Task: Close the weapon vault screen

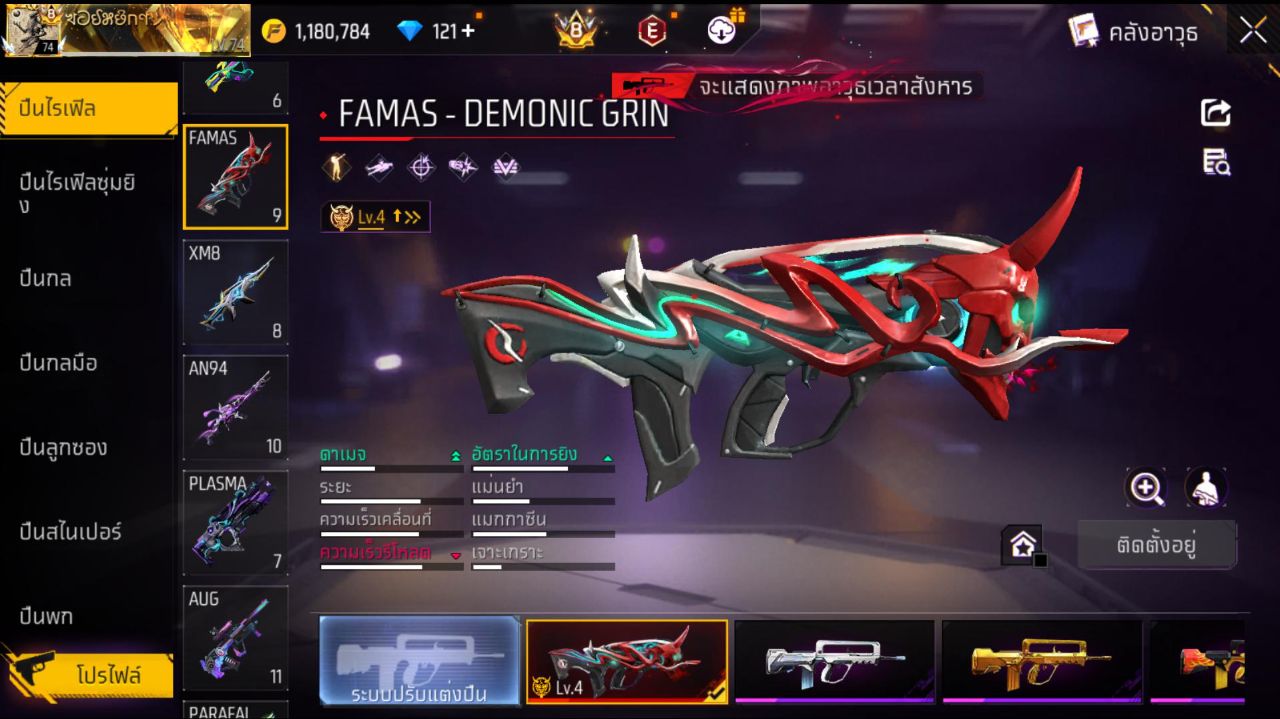Action: (x=1253, y=31)
